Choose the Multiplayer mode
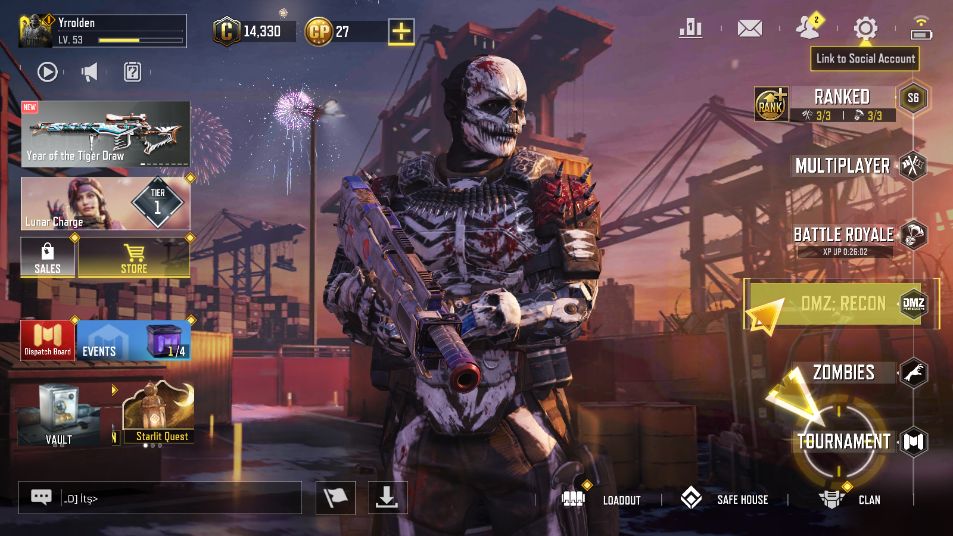 (x=842, y=165)
